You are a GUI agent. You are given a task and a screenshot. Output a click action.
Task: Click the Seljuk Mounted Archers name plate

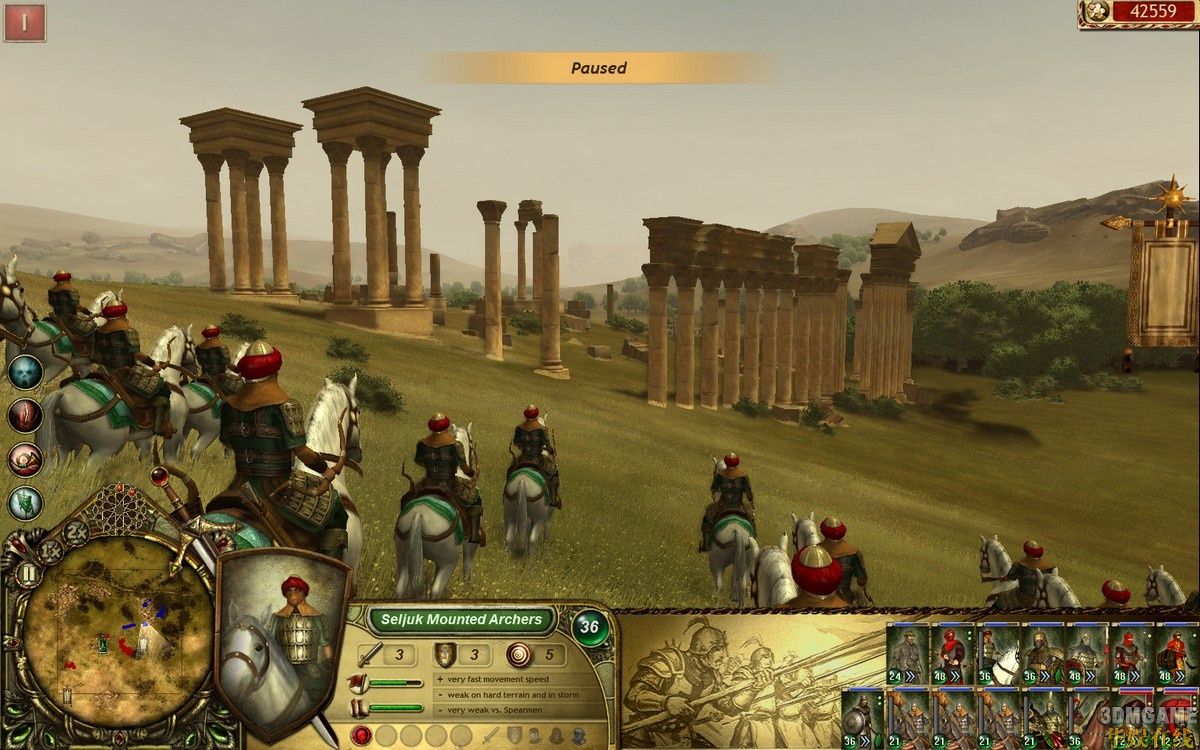(461, 620)
